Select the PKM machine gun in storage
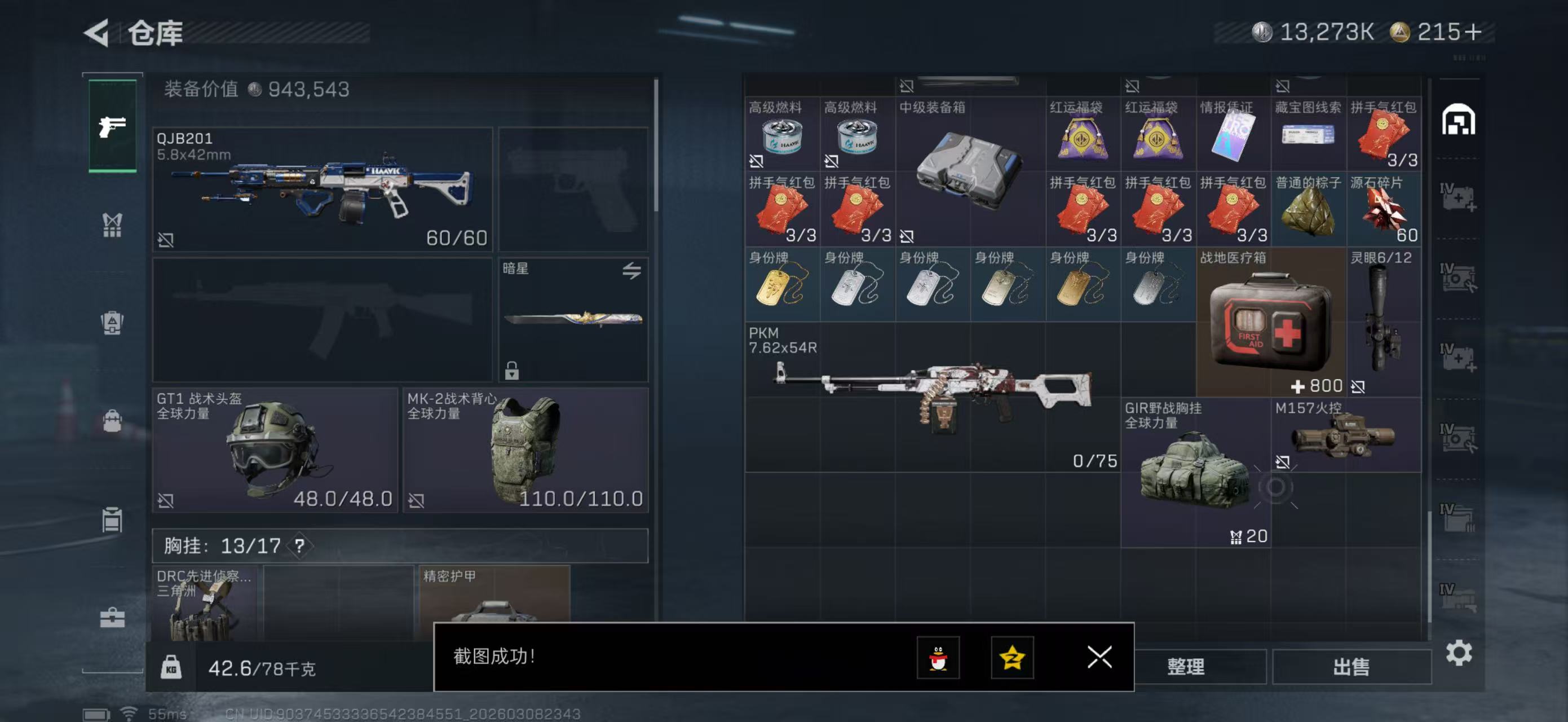The height and width of the screenshot is (722, 1568). (932, 397)
